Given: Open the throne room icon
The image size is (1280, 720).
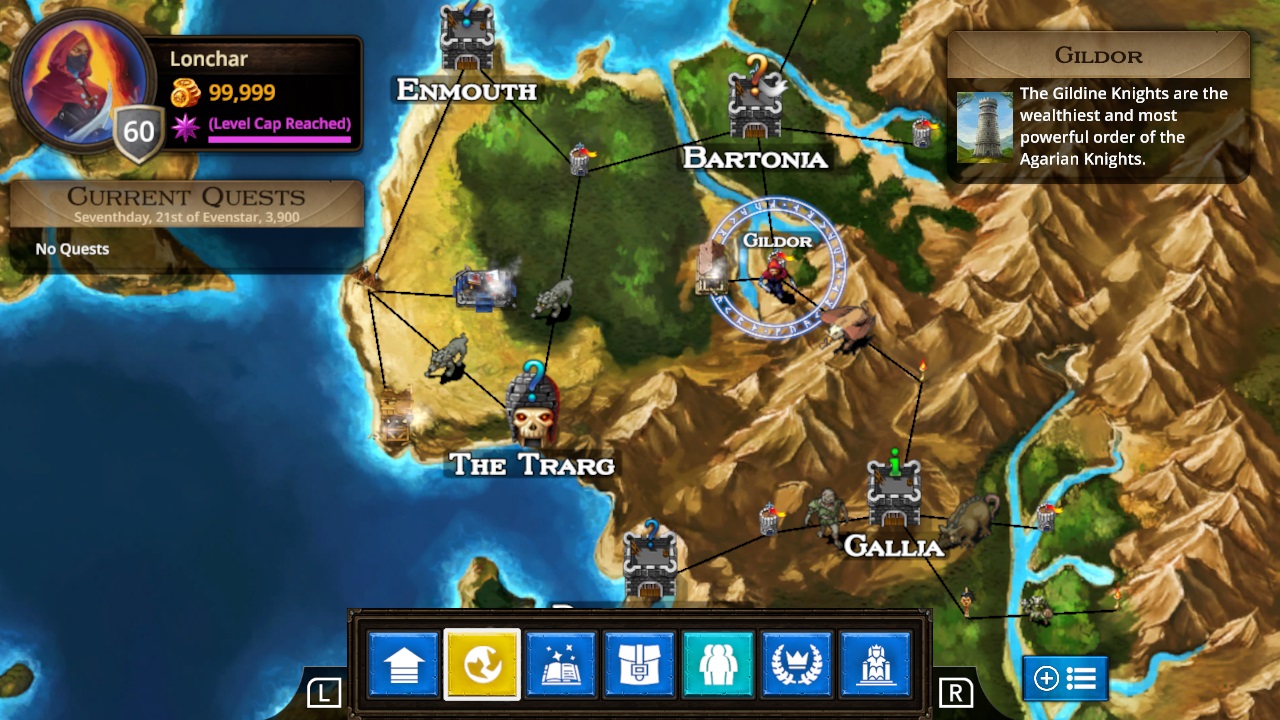Looking at the screenshot, I should (x=875, y=664).
